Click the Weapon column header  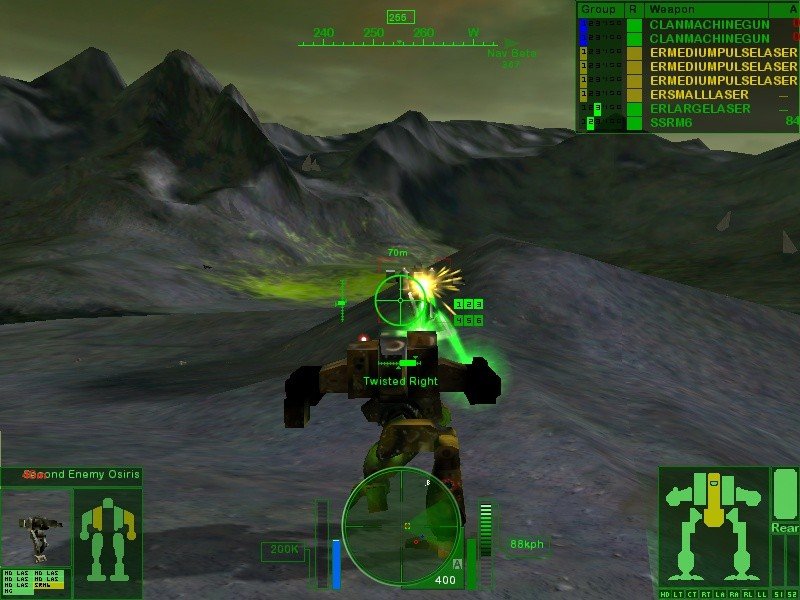pos(670,8)
